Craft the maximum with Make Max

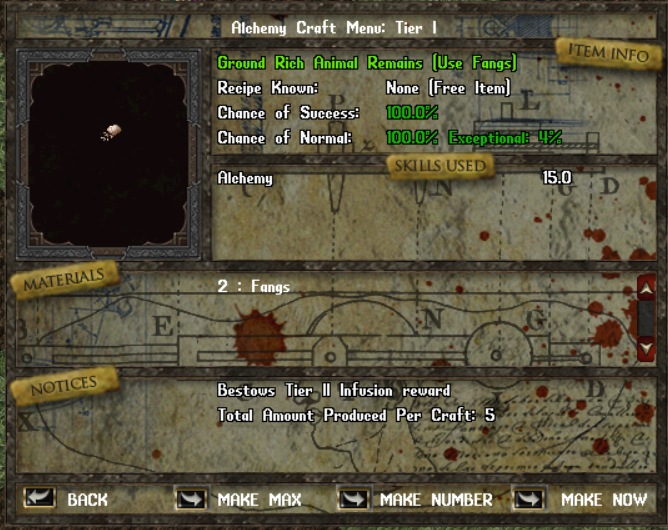pos(191,498)
